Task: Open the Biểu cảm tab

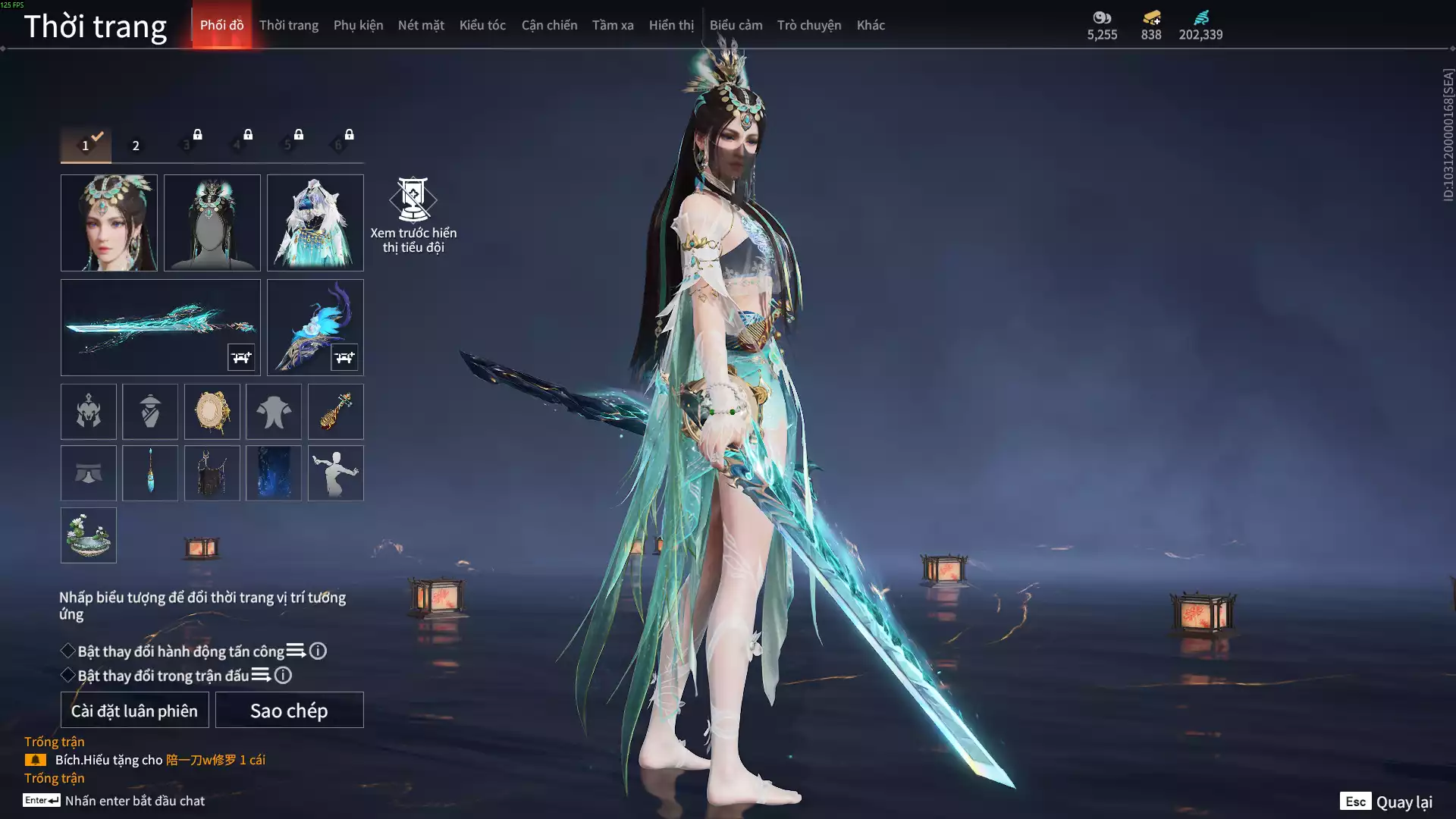Action: tap(736, 25)
